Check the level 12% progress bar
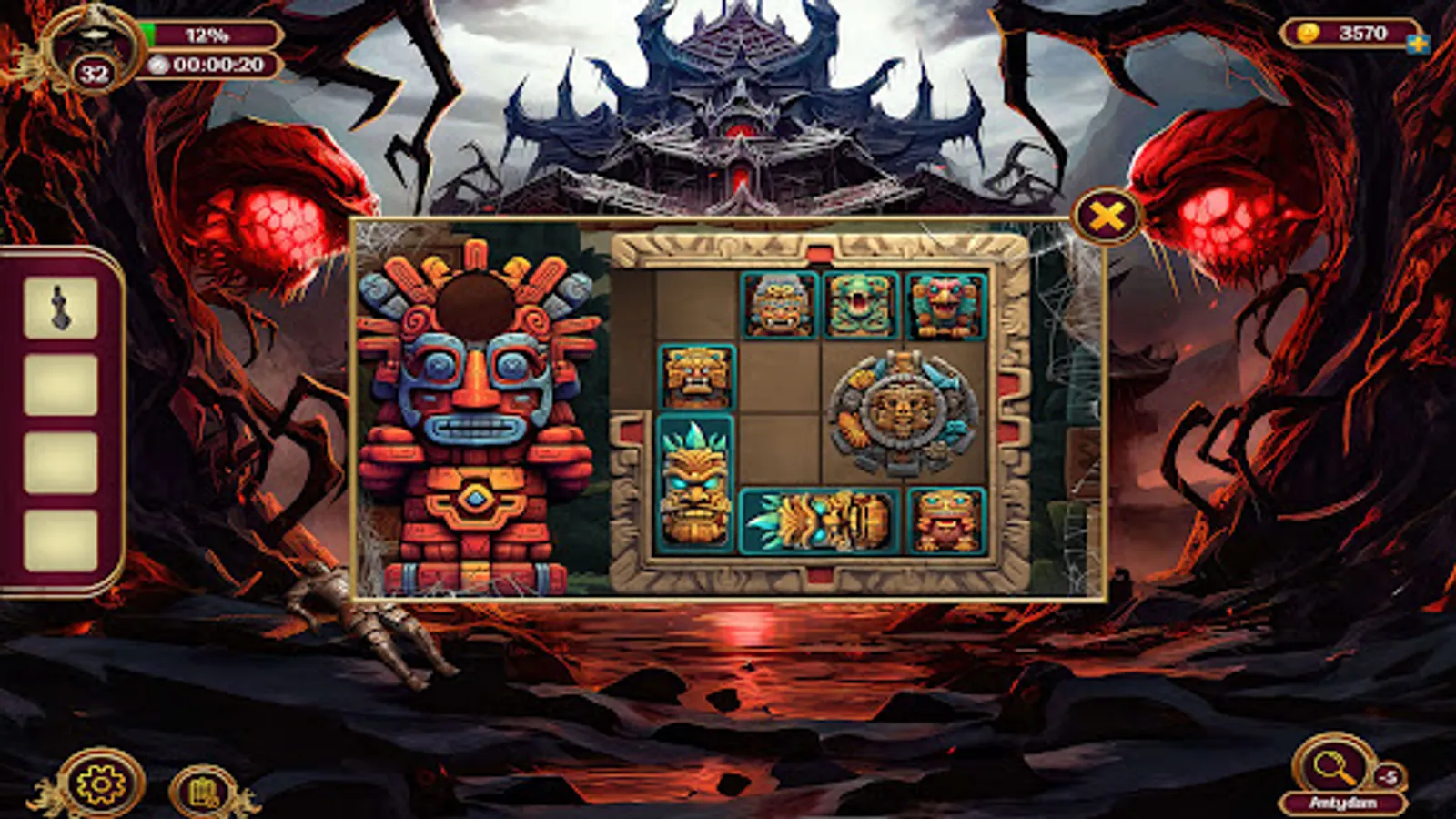 pos(209,33)
